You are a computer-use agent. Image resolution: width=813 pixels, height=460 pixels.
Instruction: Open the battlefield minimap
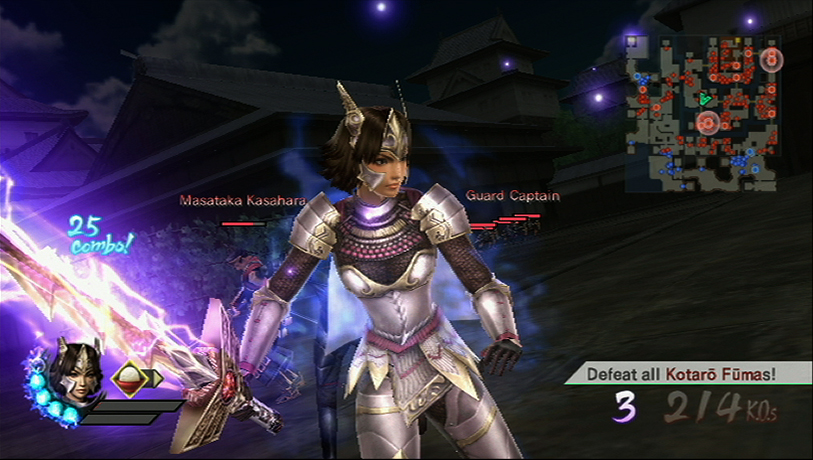[x=703, y=112]
